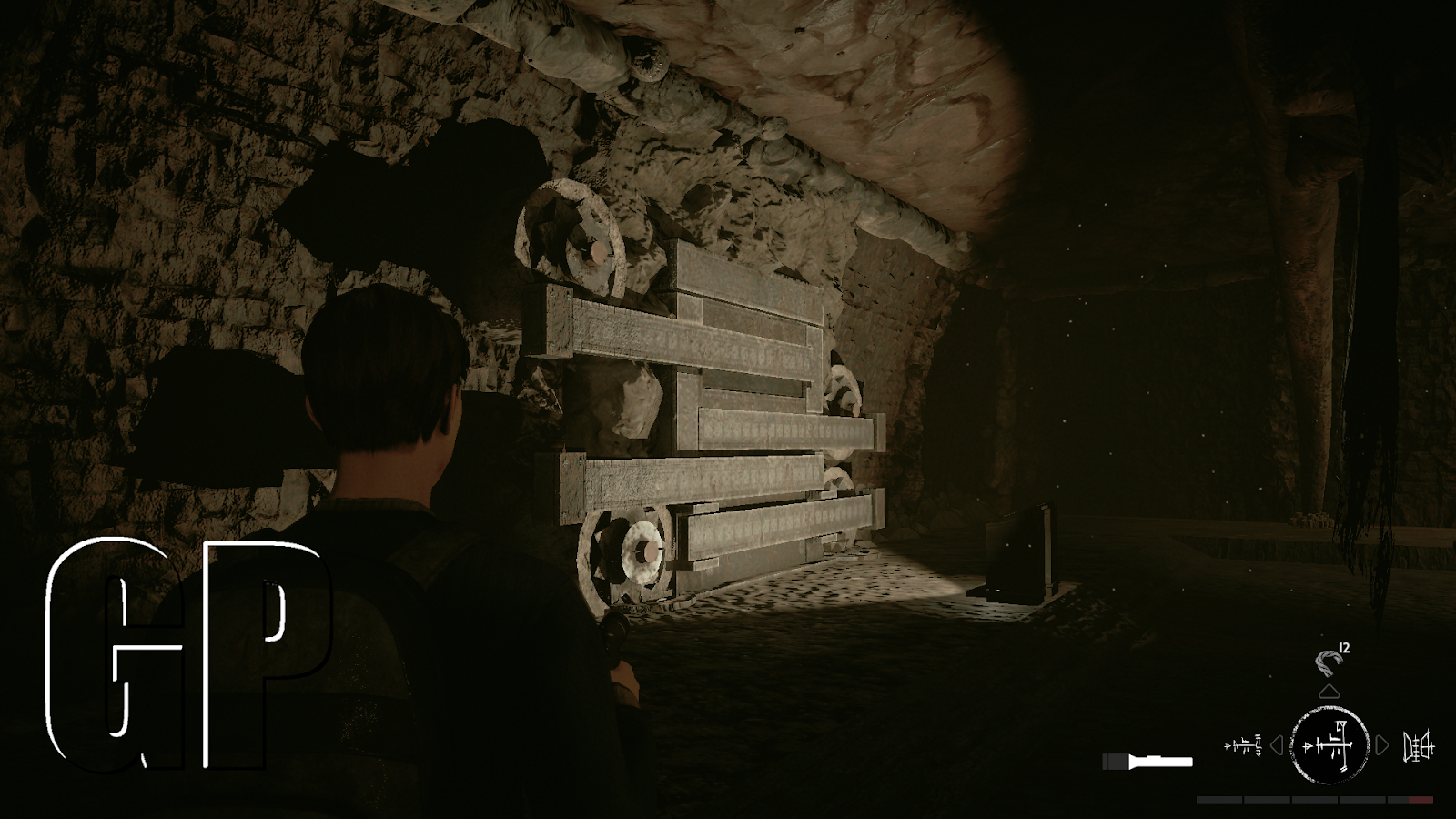Click the rope item icon showing count 12

point(1329,662)
